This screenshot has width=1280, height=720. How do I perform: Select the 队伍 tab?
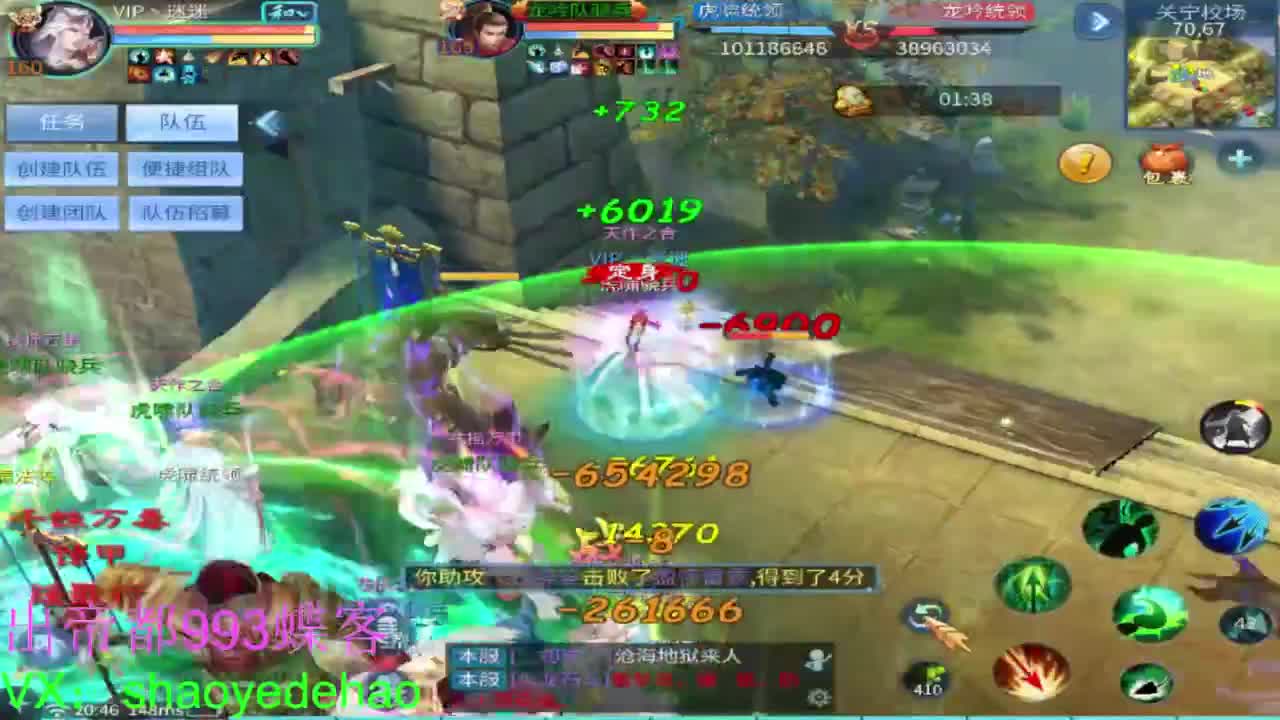click(x=183, y=122)
